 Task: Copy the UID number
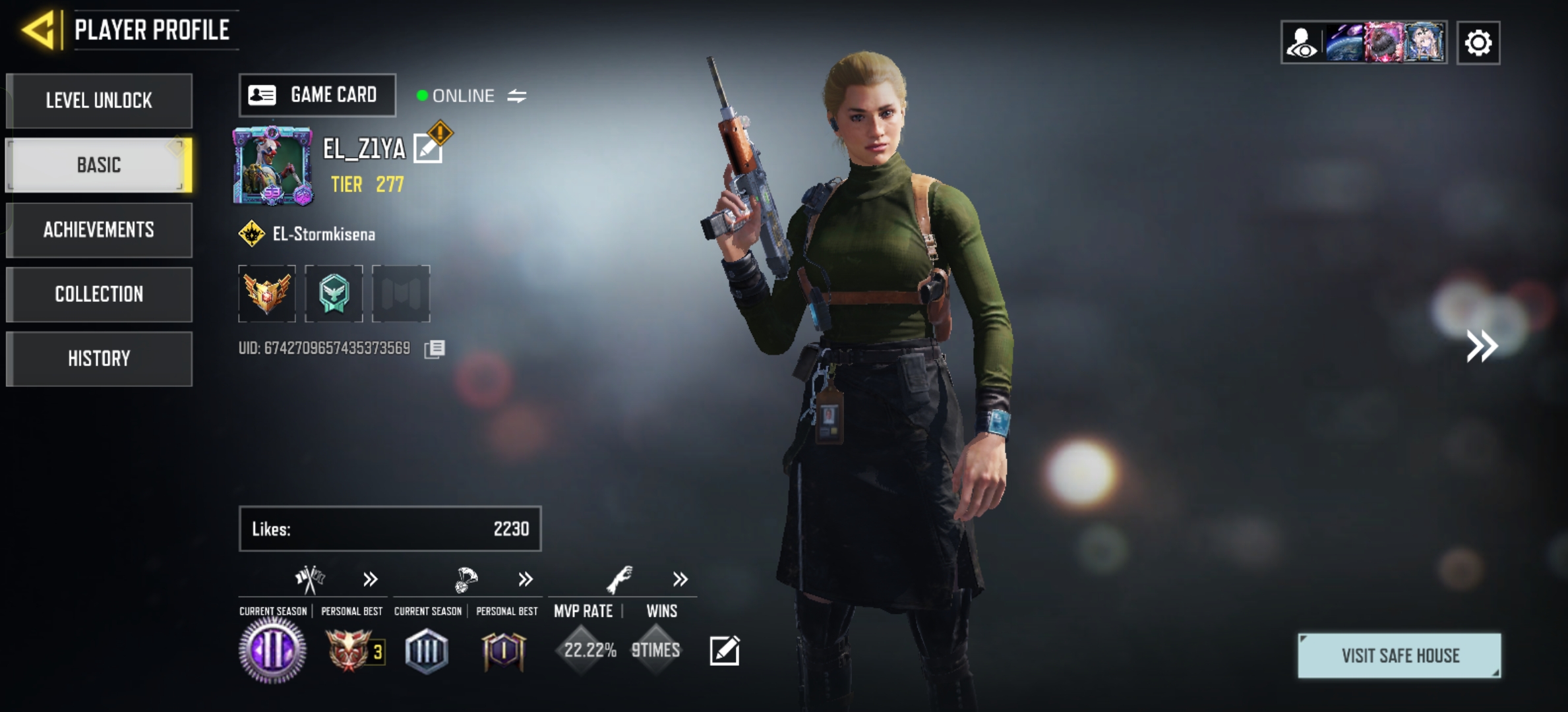tap(435, 349)
